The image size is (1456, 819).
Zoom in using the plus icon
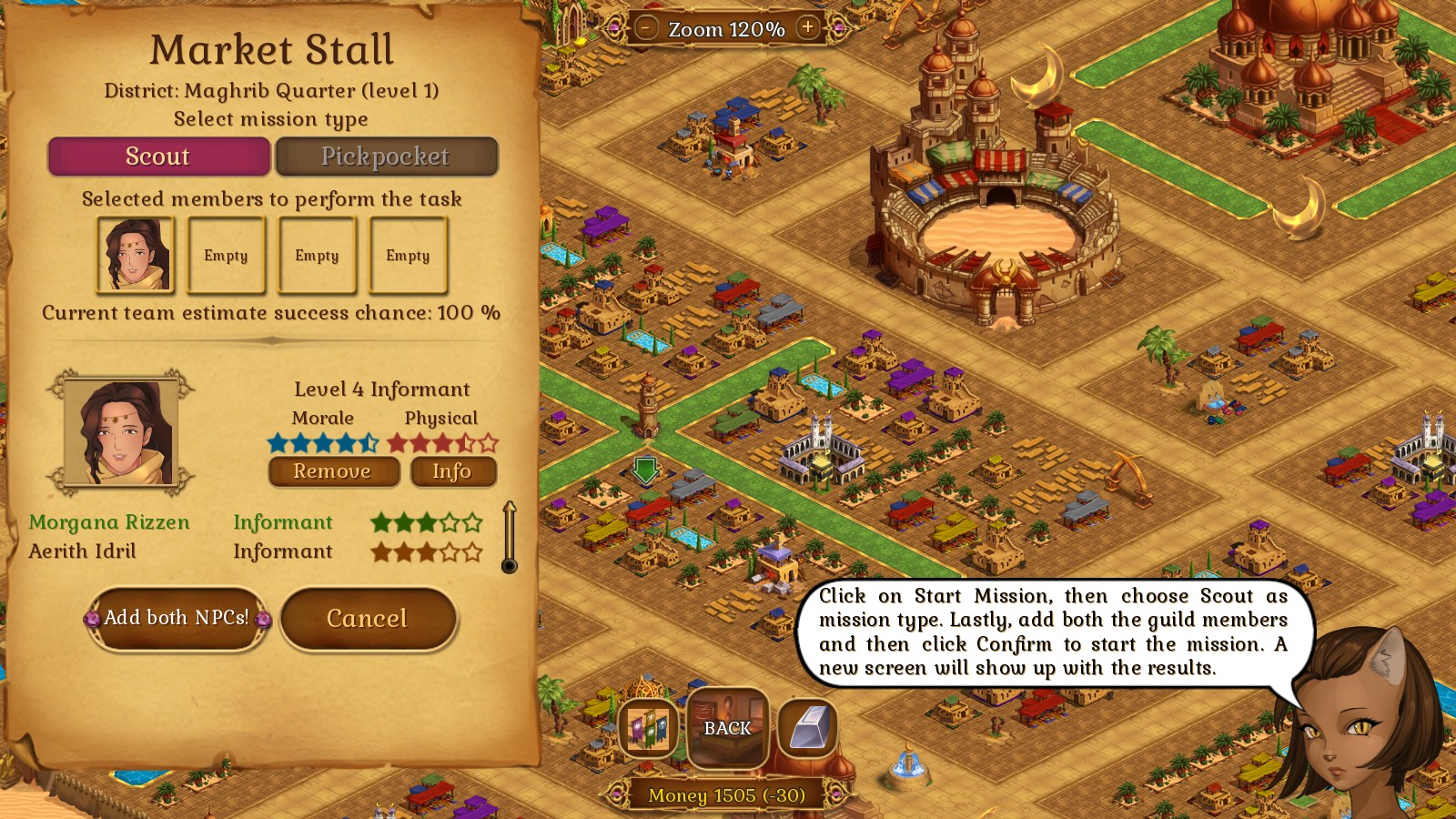806,27
